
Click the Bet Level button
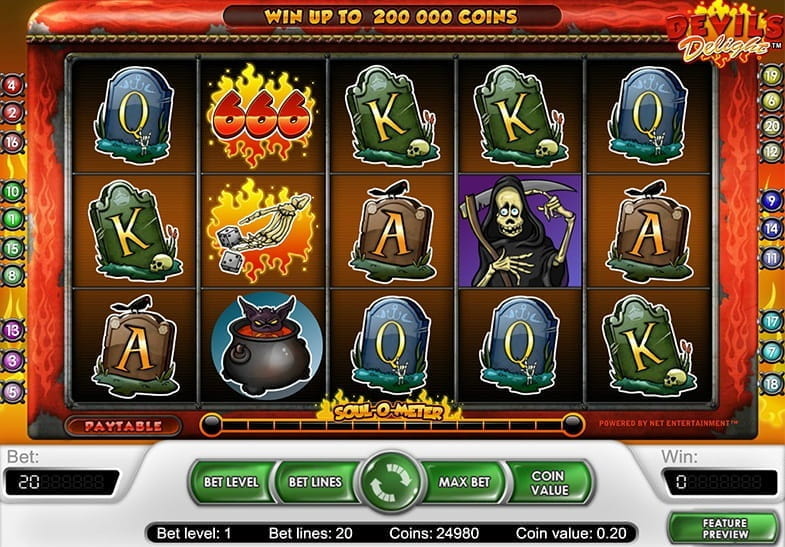pos(230,482)
